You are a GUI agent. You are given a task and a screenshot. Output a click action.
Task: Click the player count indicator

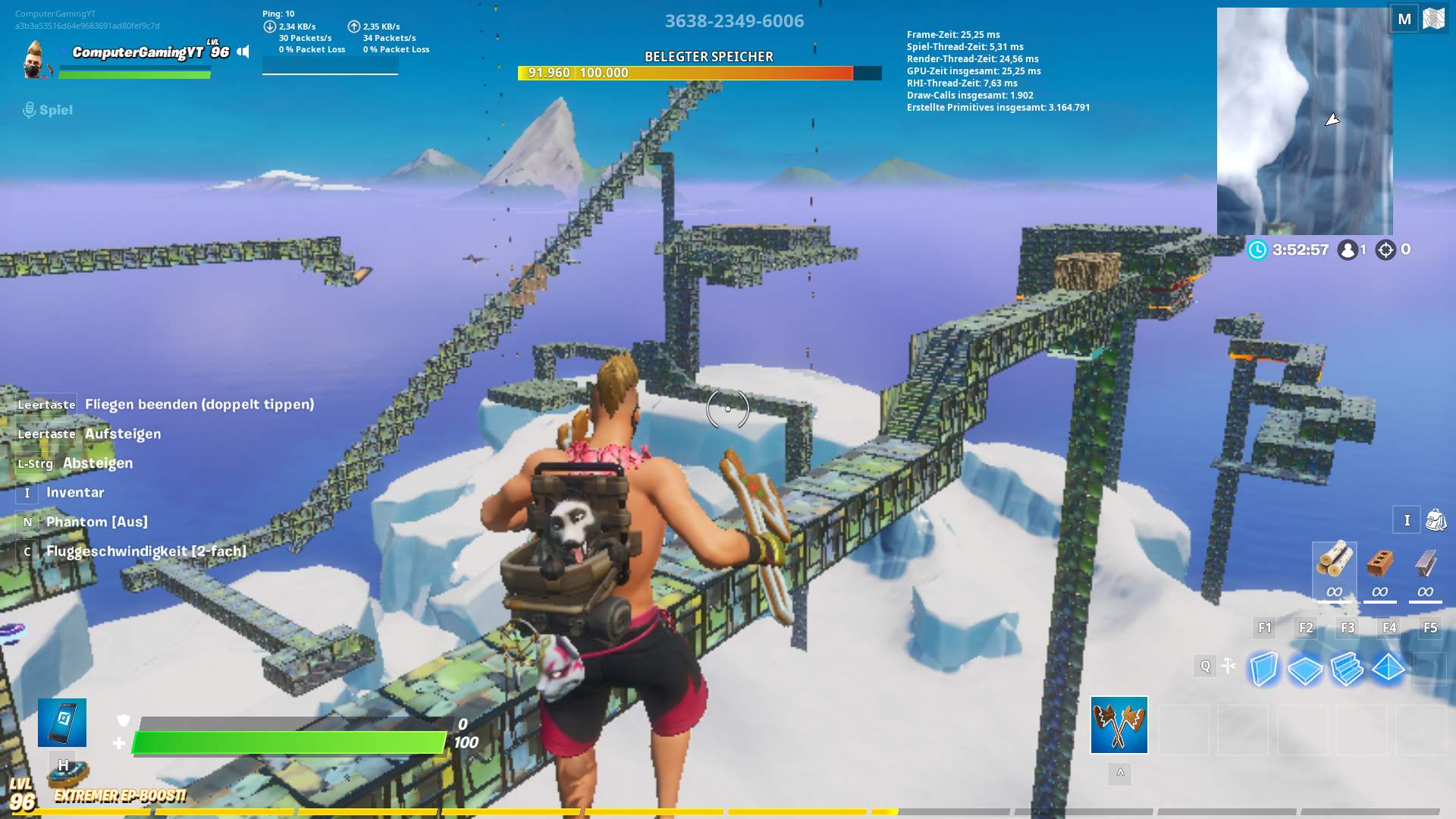point(1350,248)
